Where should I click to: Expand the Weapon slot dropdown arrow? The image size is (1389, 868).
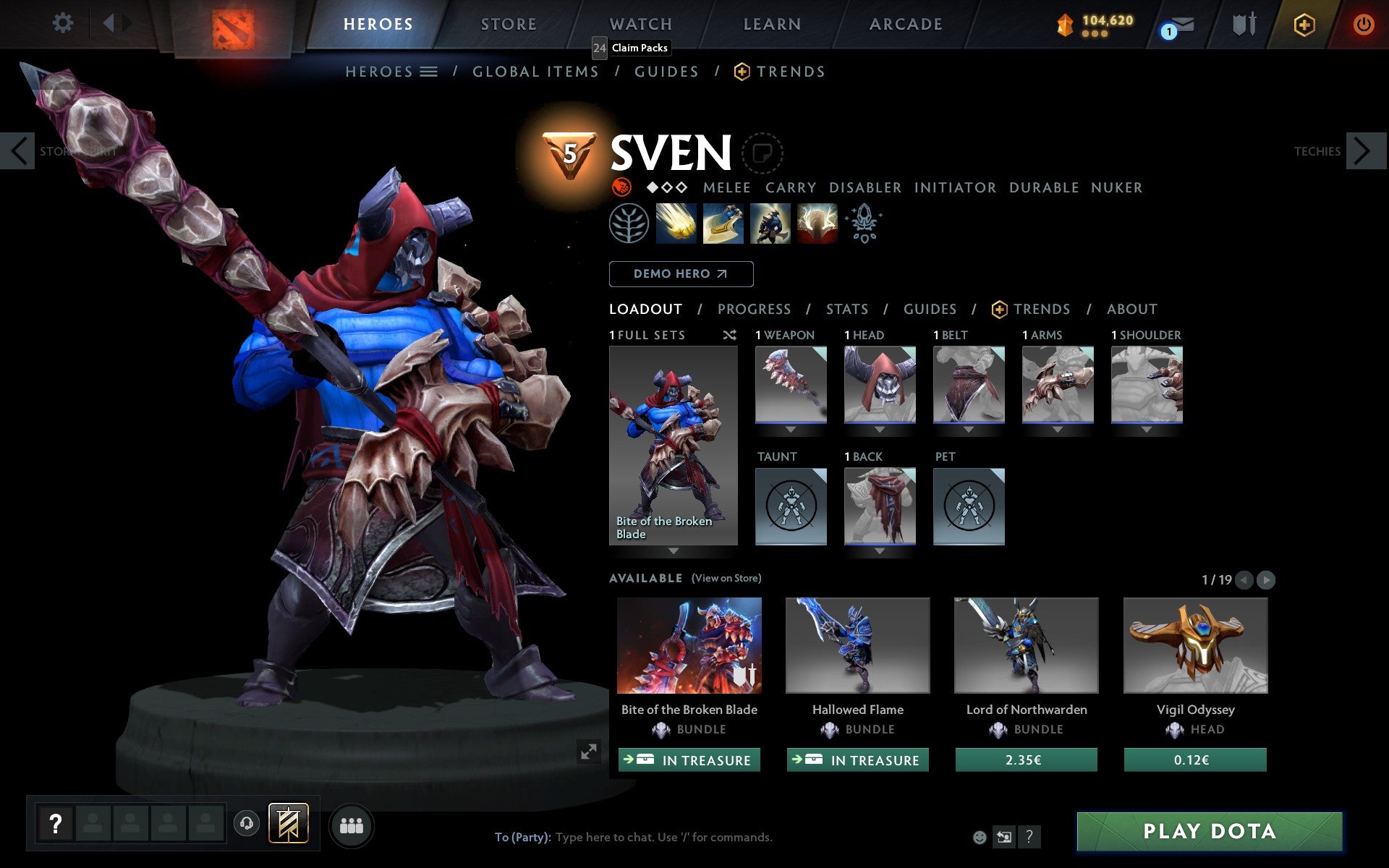(791, 429)
